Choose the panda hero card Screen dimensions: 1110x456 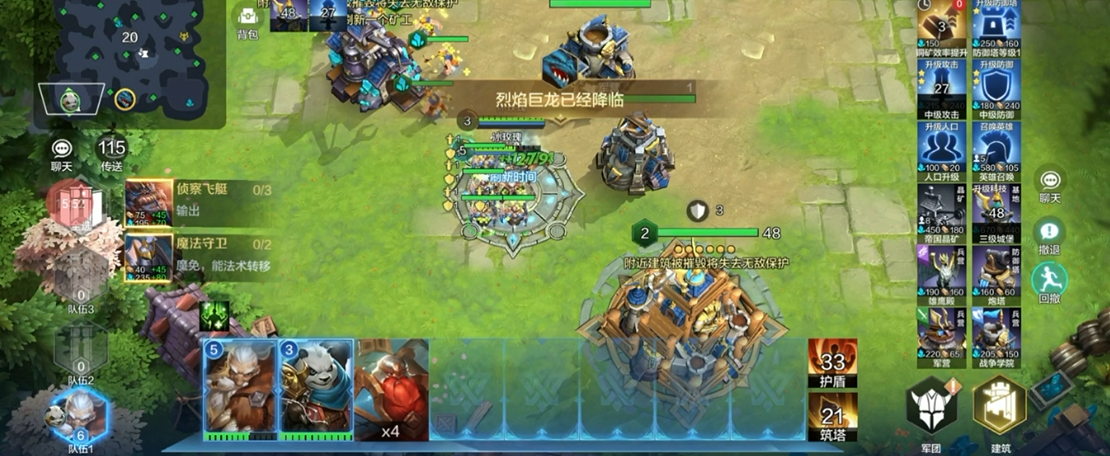click(315, 388)
